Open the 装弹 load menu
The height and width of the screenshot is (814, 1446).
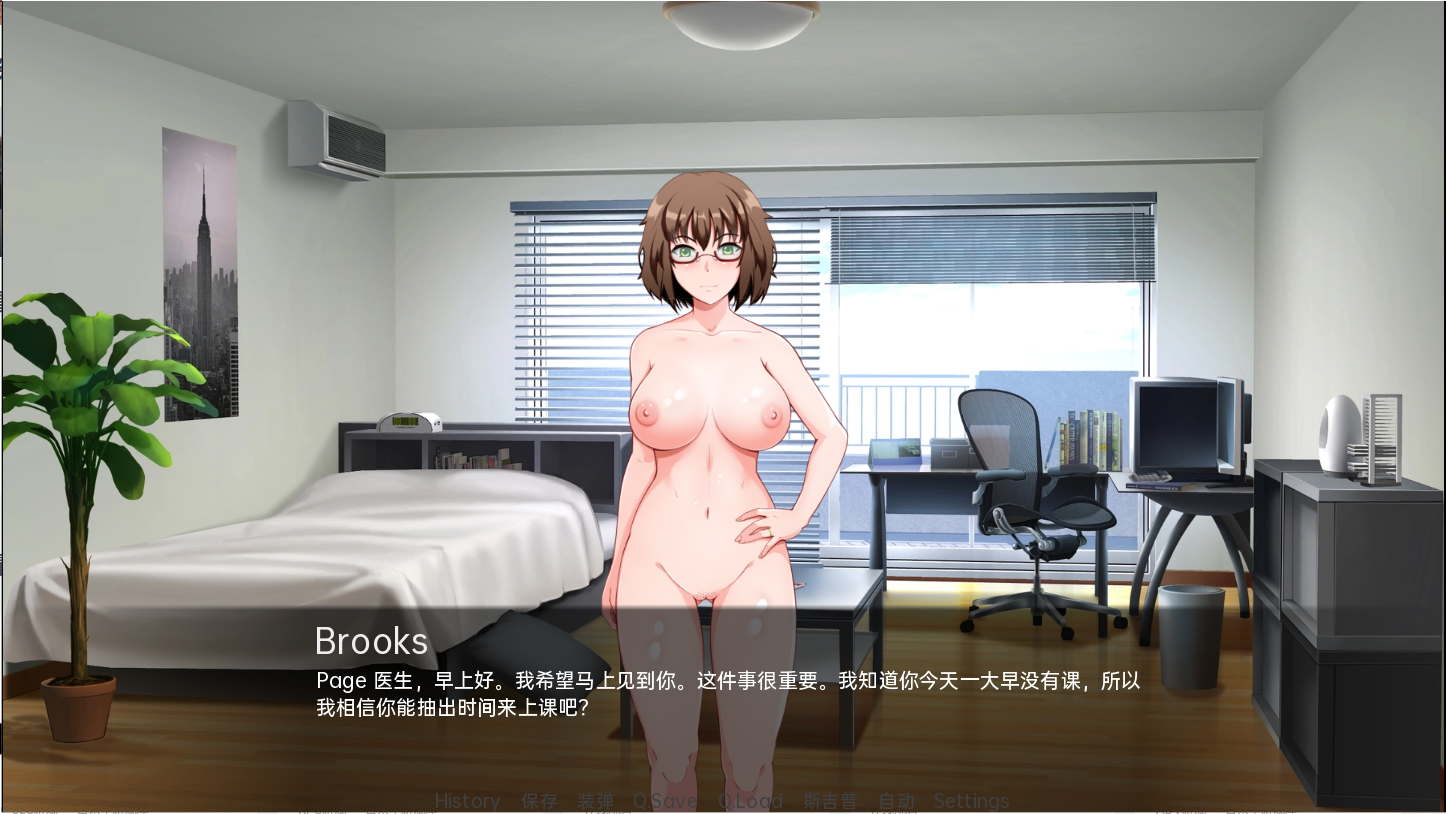click(x=595, y=800)
